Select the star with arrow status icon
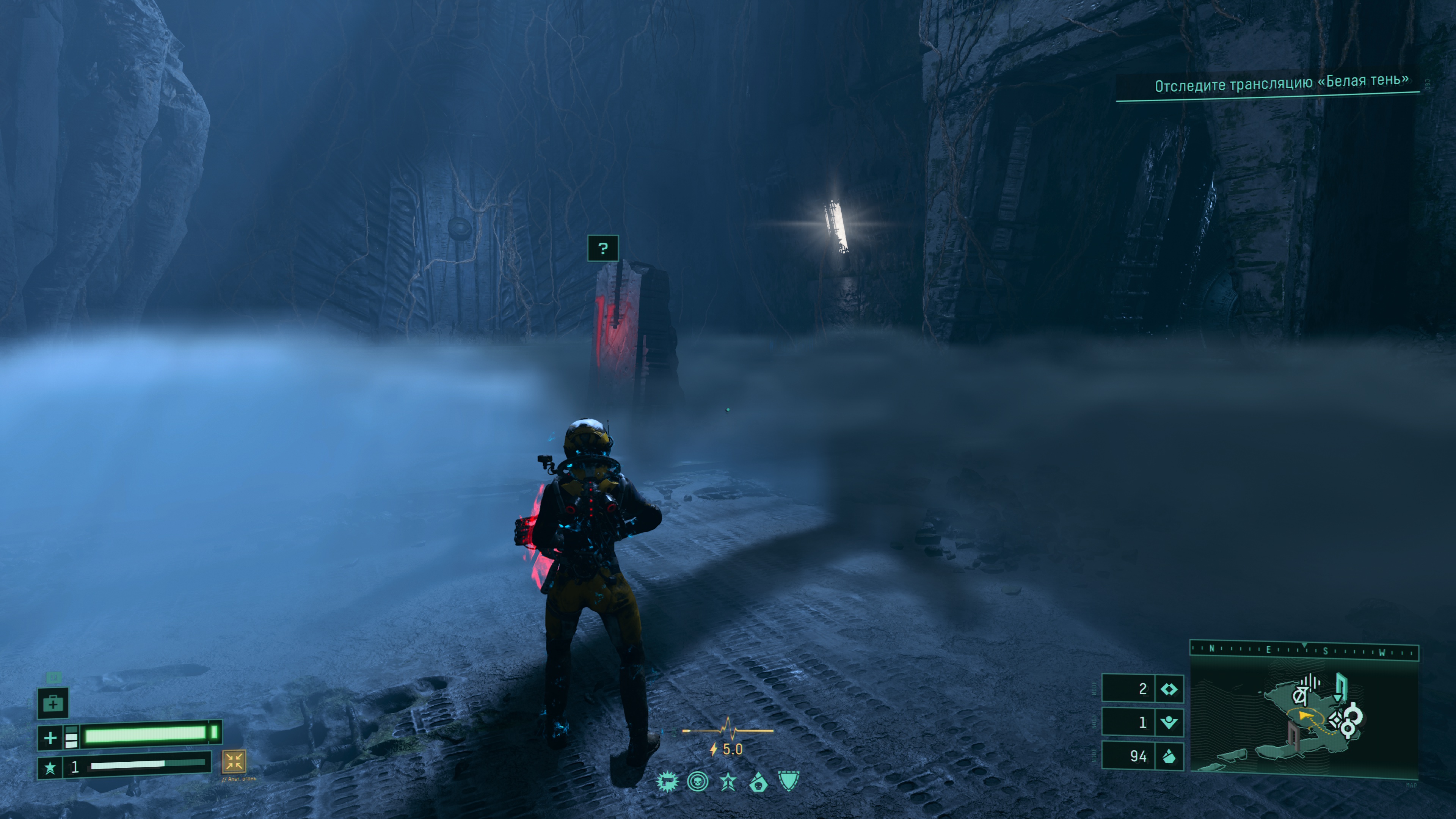 (x=728, y=782)
